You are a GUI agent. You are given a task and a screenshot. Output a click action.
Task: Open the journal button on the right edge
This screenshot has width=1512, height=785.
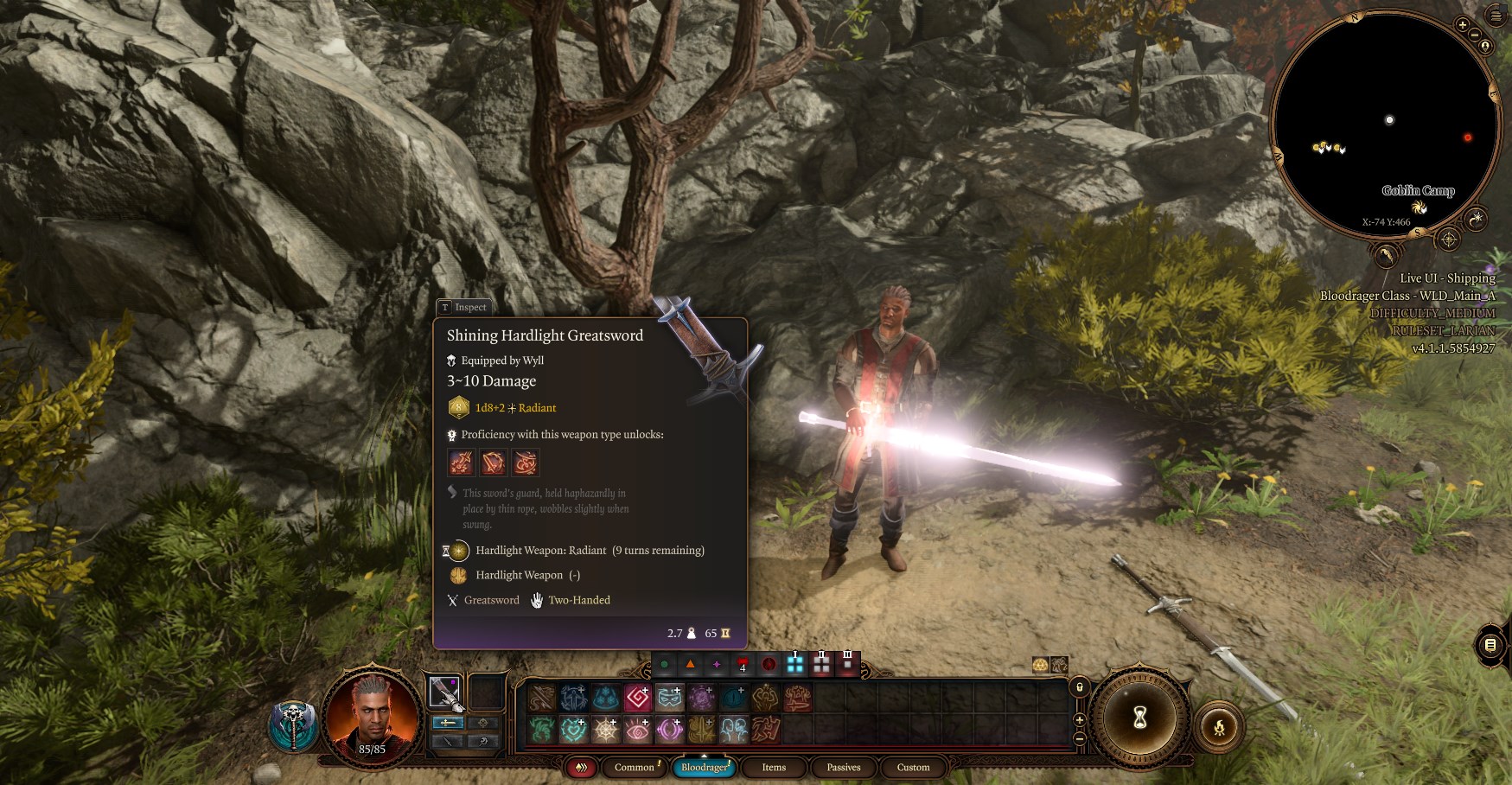click(x=1490, y=644)
